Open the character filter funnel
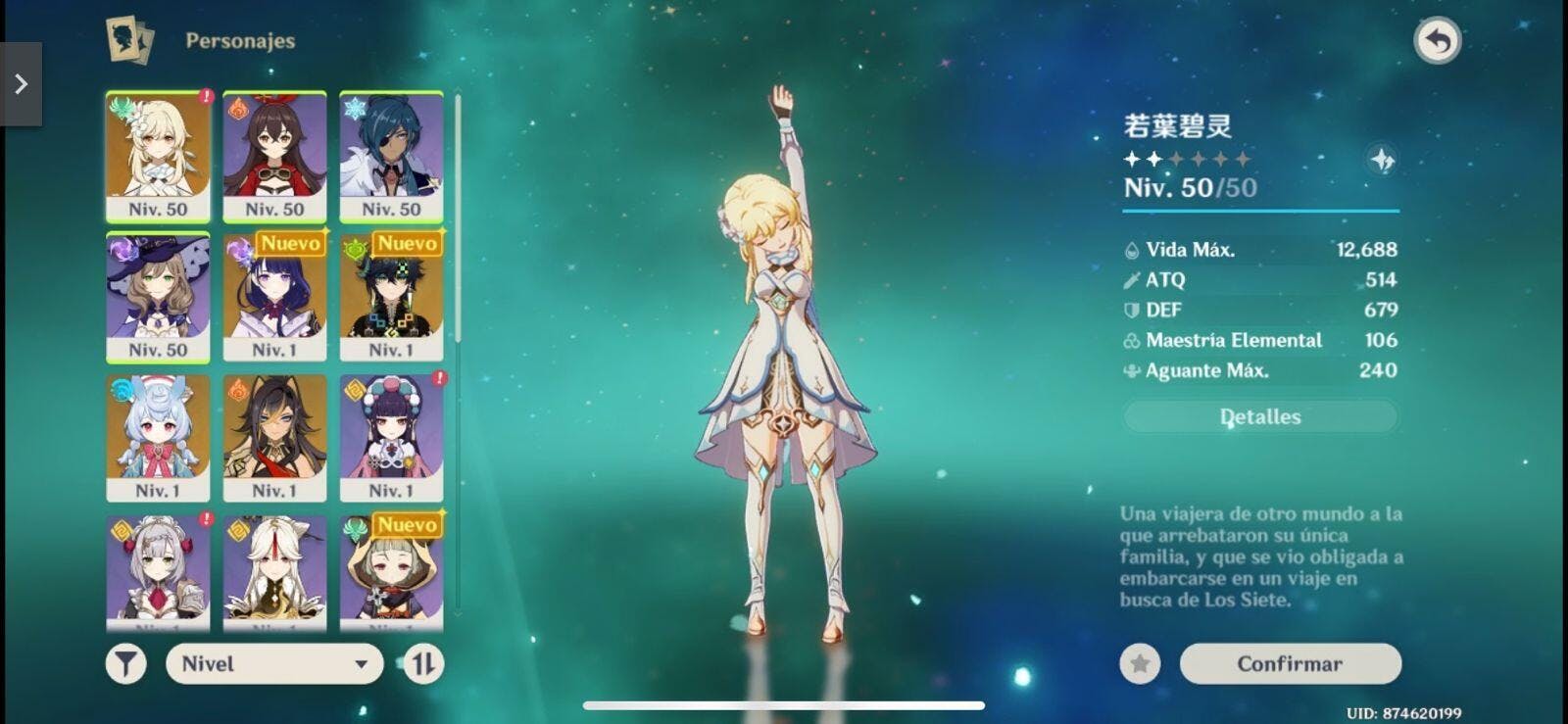The image size is (1568, 724). point(126,663)
